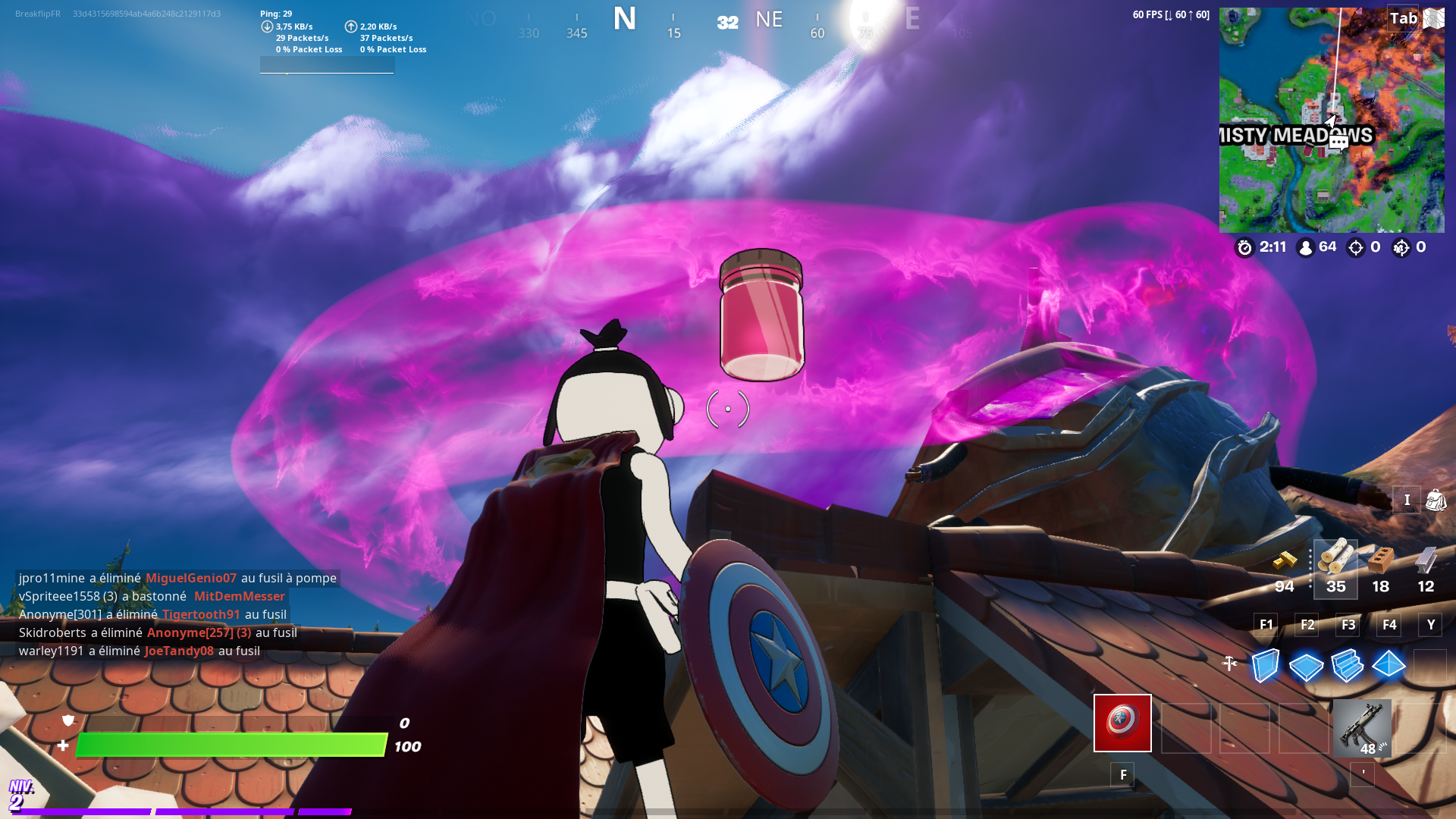Click the gold bars resource icon
The image size is (1456, 819).
coord(1285,563)
